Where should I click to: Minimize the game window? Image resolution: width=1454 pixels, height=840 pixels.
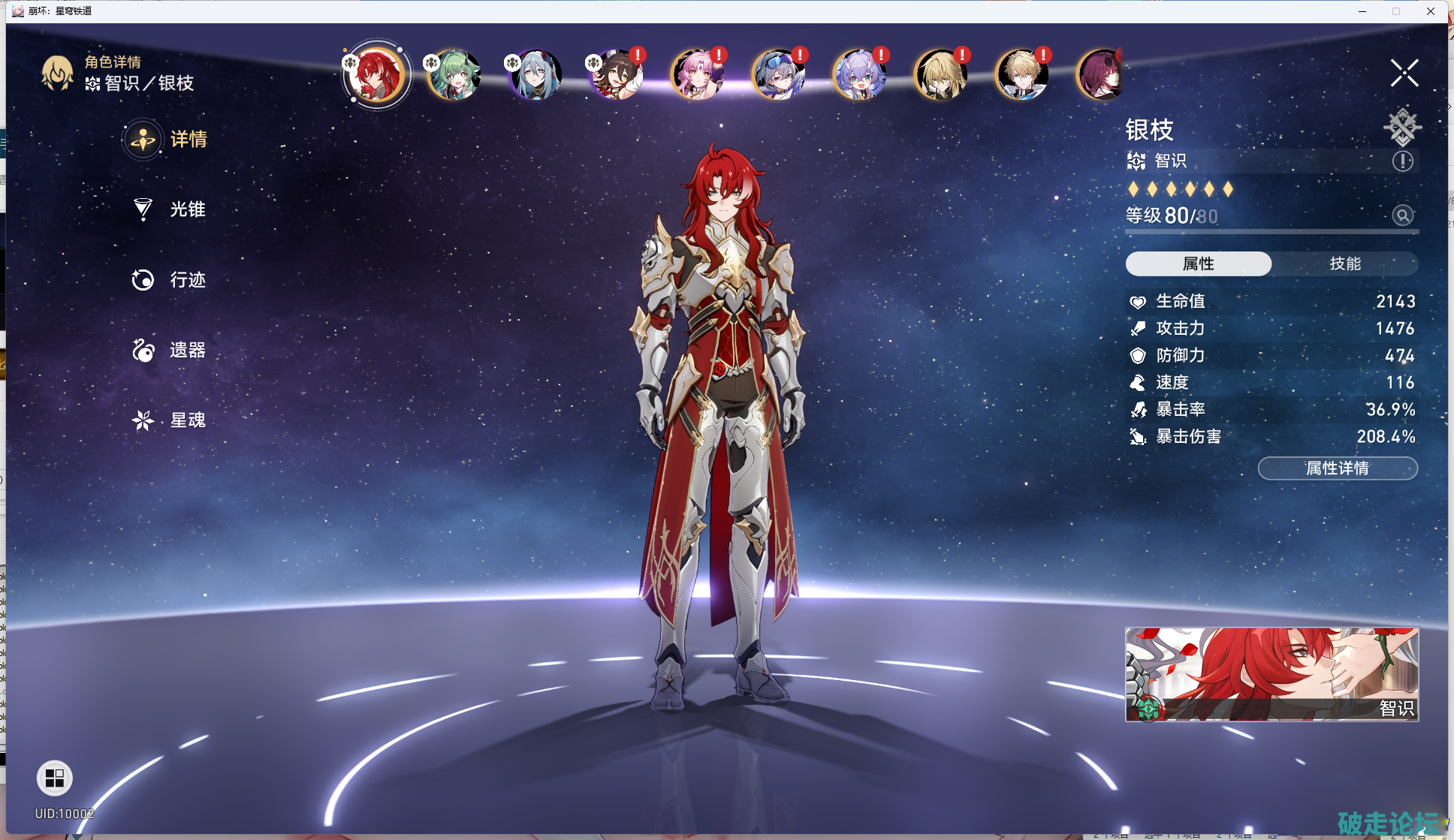1362,11
